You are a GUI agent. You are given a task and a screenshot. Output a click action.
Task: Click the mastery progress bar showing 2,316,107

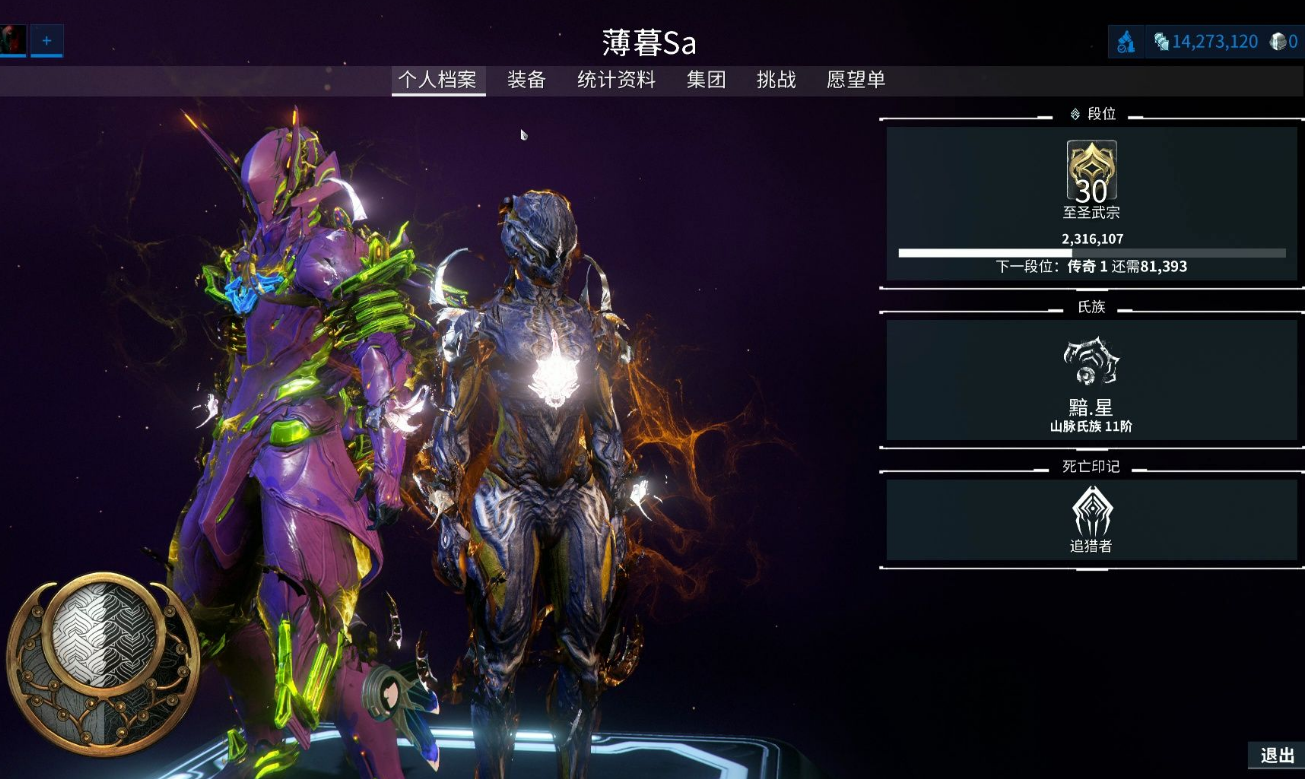coord(1091,252)
